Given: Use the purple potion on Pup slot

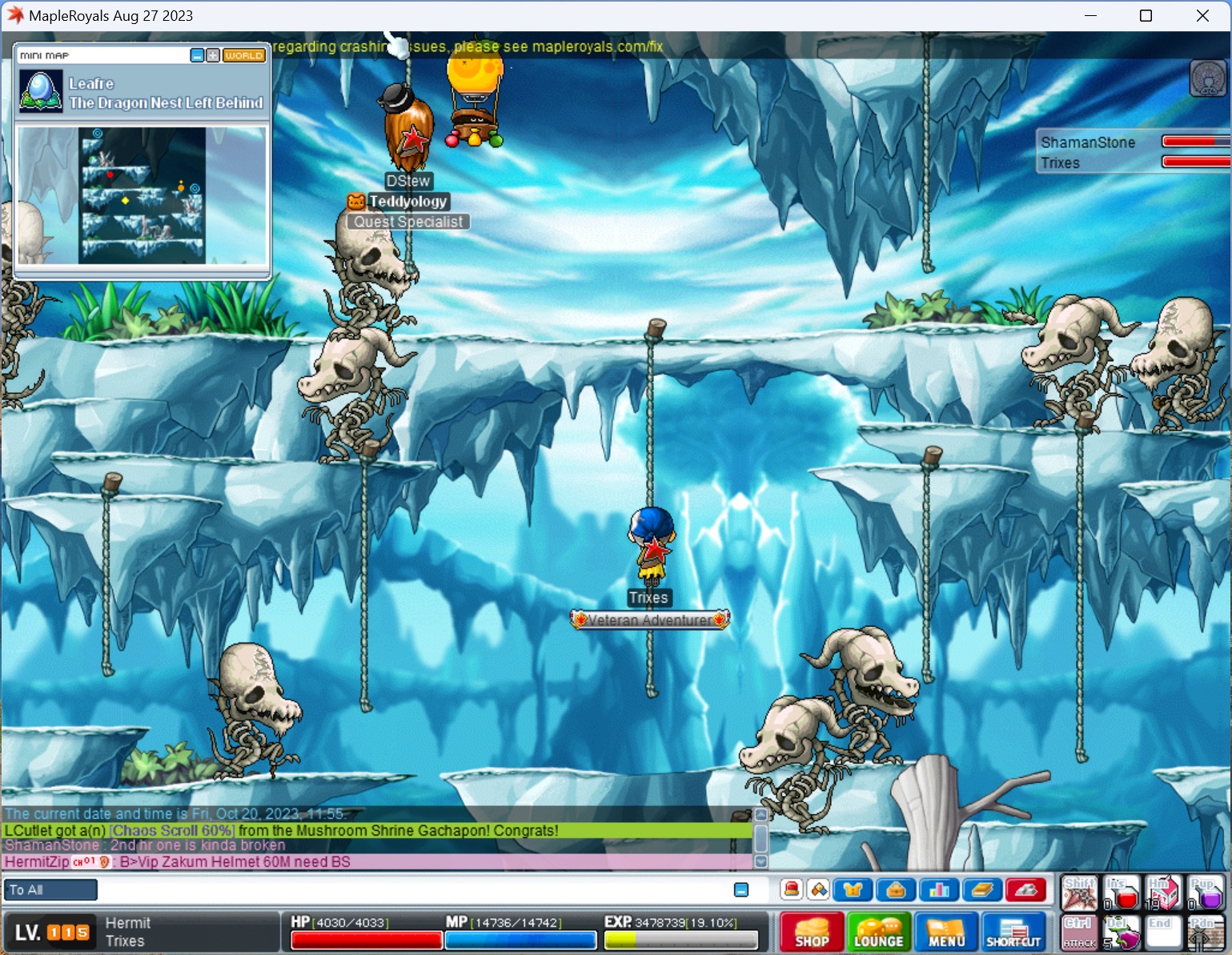Looking at the screenshot, I should tap(1205, 893).
